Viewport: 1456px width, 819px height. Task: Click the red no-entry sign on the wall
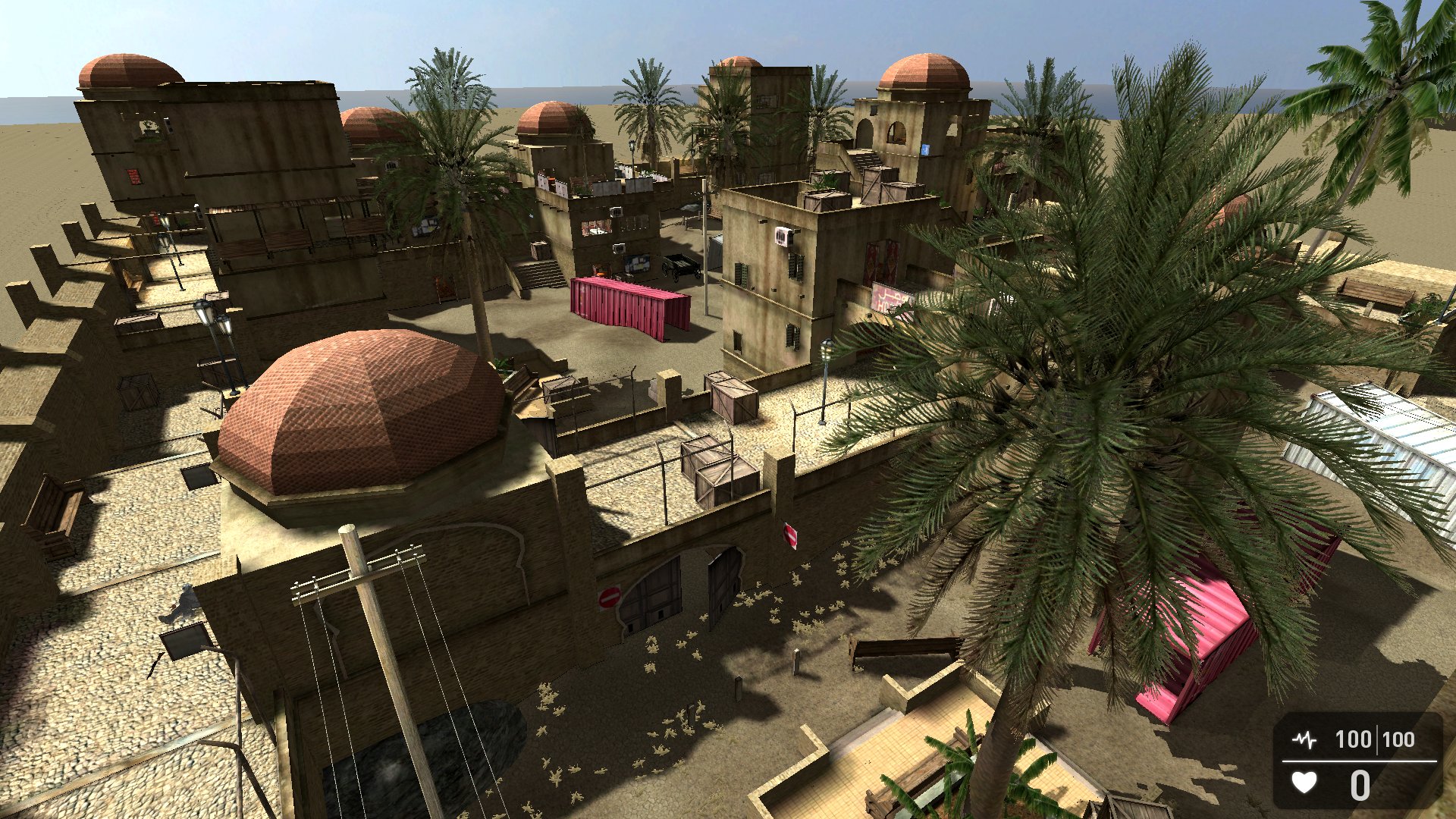click(x=610, y=597)
